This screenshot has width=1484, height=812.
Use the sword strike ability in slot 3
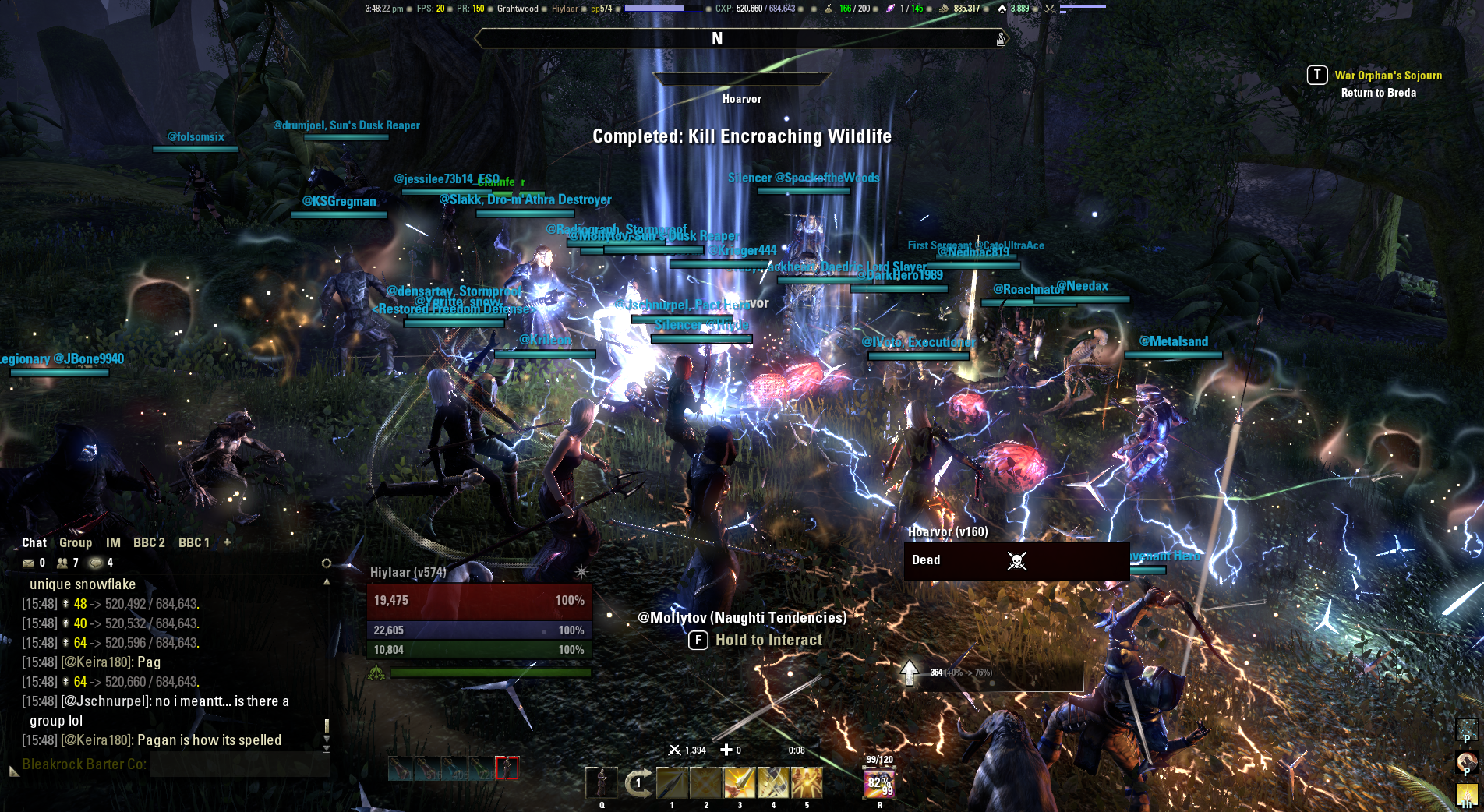740,782
